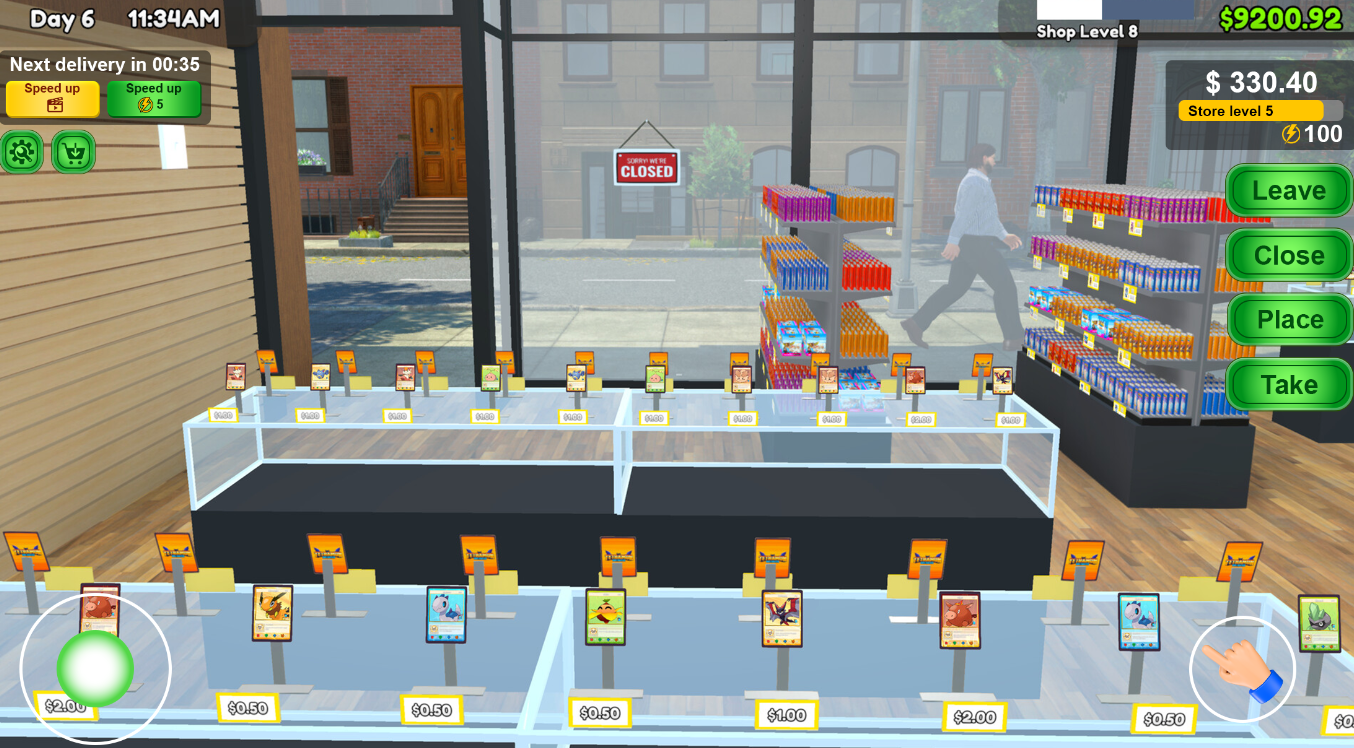Touch the green virtual joystick knob
The width and height of the screenshot is (1354, 748).
click(x=95, y=668)
